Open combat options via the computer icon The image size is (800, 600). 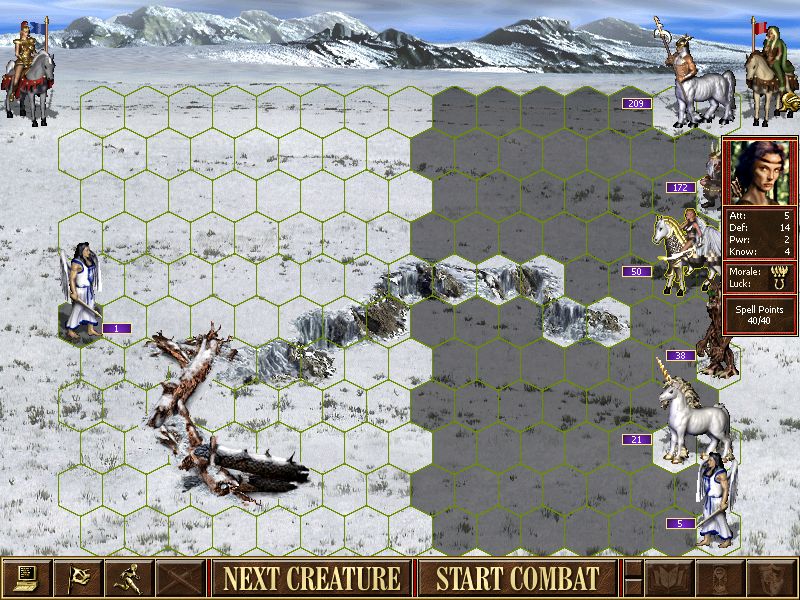(x=26, y=578)
